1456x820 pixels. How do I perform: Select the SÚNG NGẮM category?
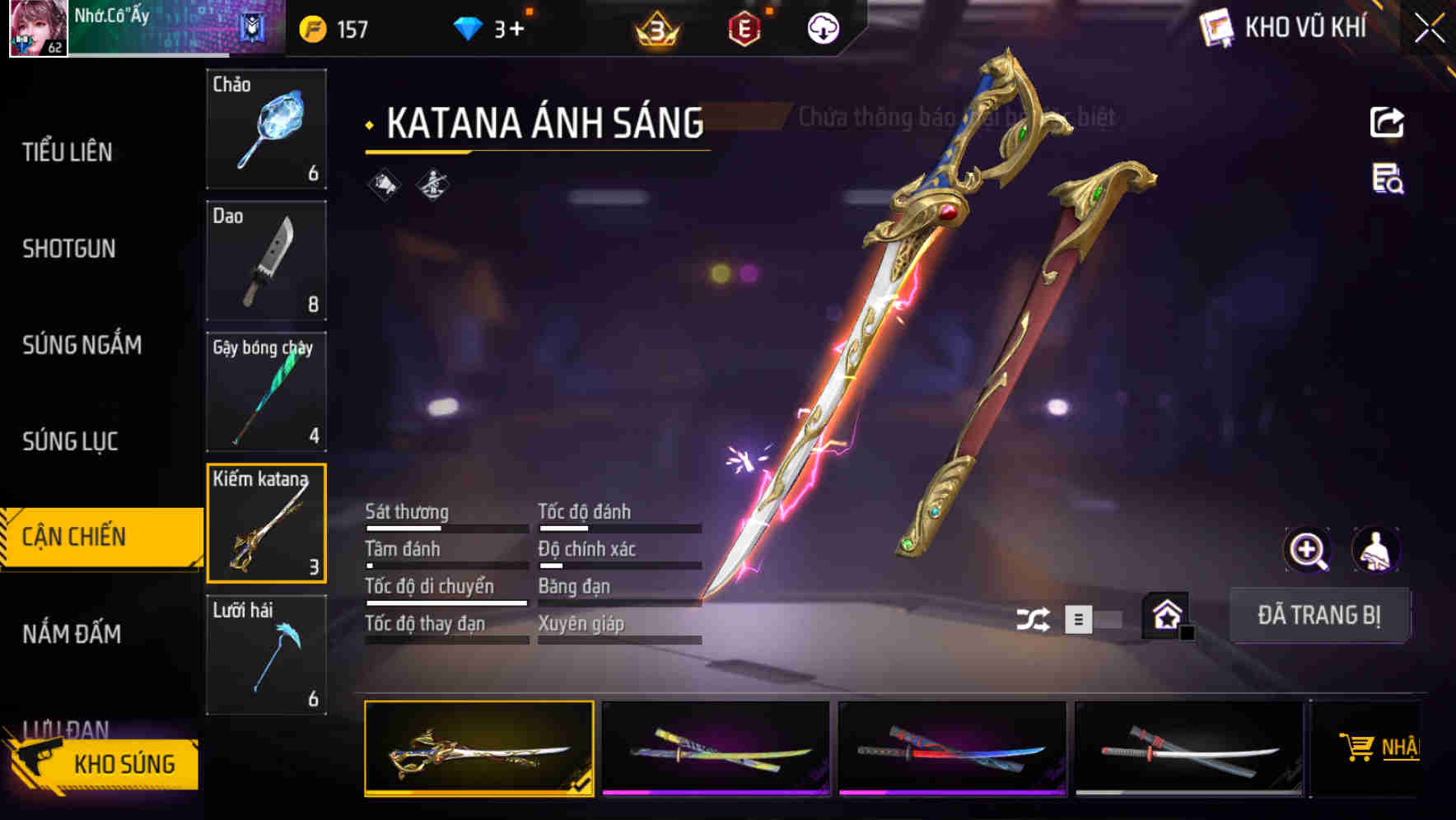pos(82,345)
